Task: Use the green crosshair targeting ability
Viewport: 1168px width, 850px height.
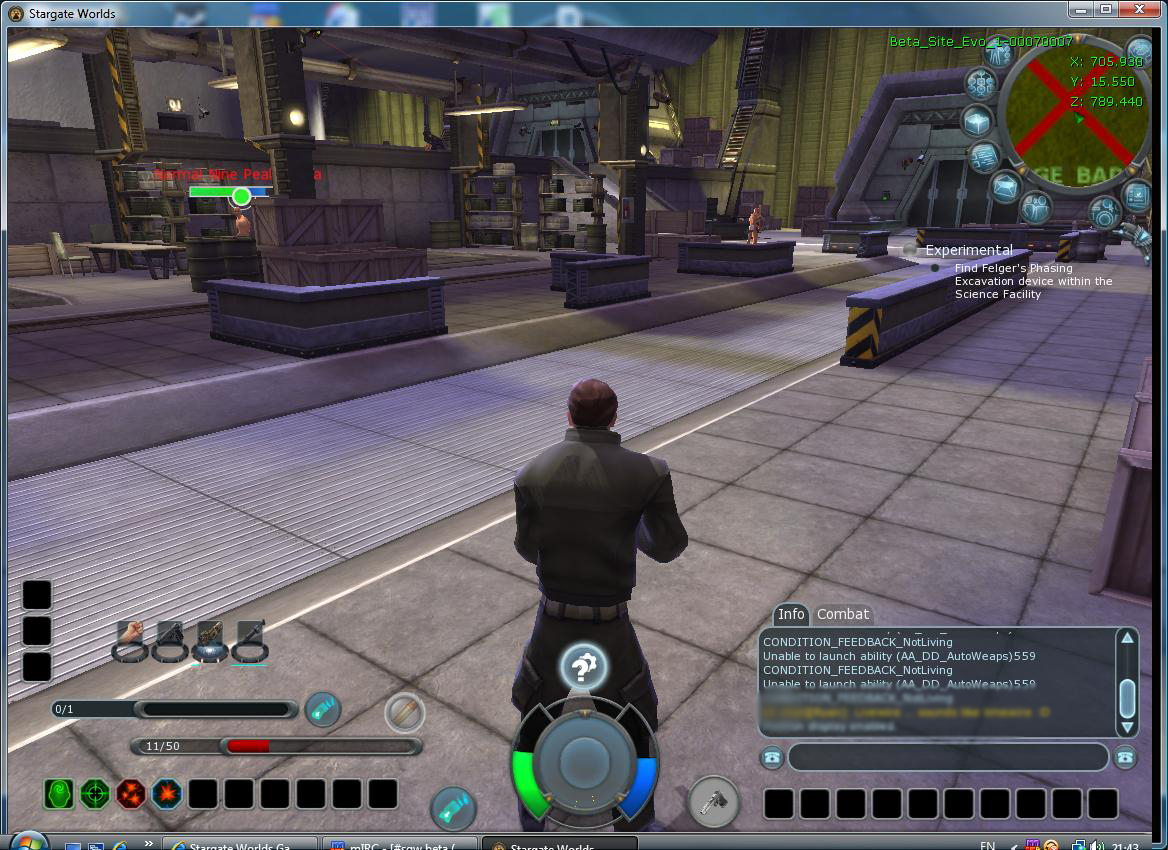Action: (95, 794)
